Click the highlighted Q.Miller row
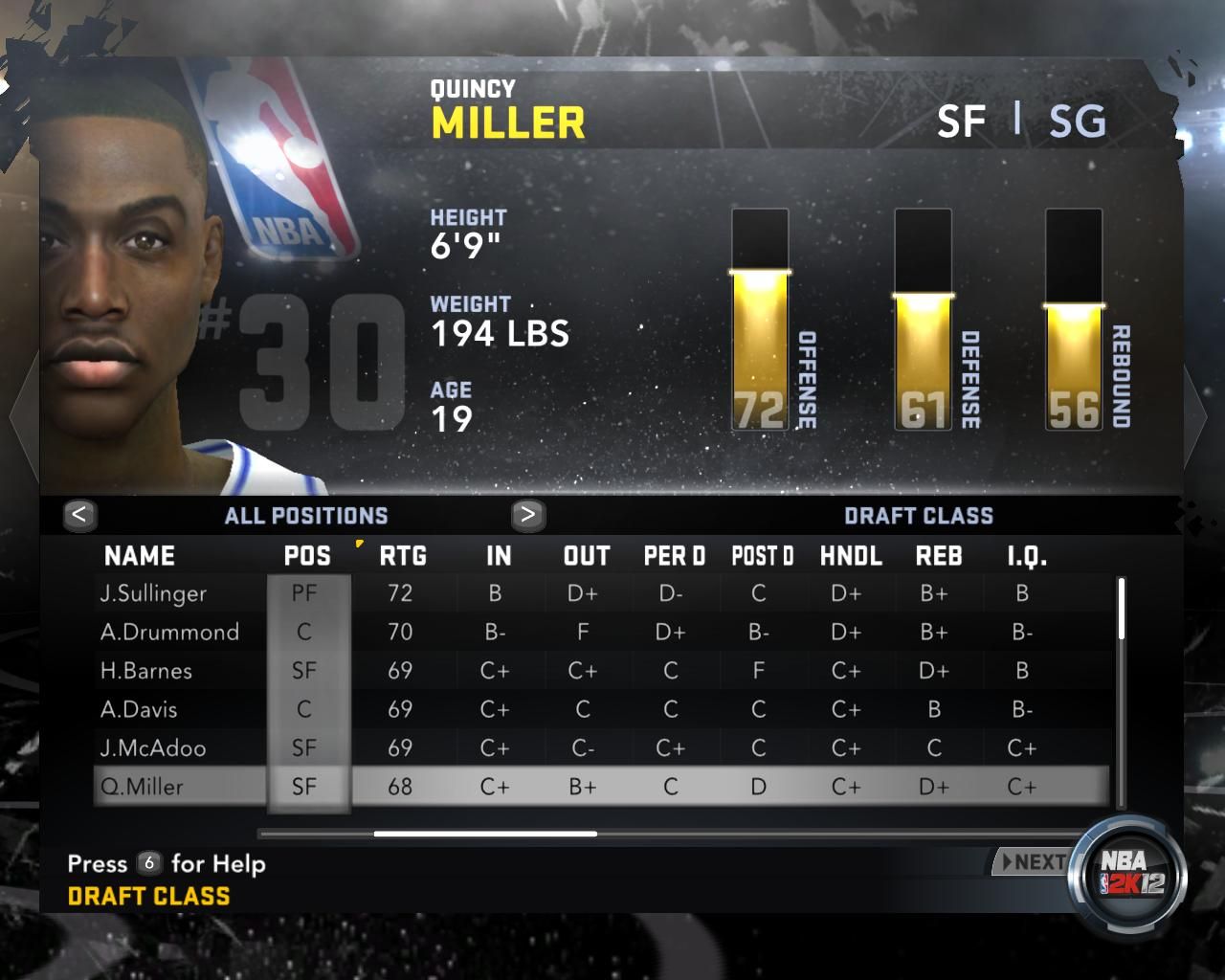The image size is (1225, 980). pyautogui.click(x=142, y=787)
